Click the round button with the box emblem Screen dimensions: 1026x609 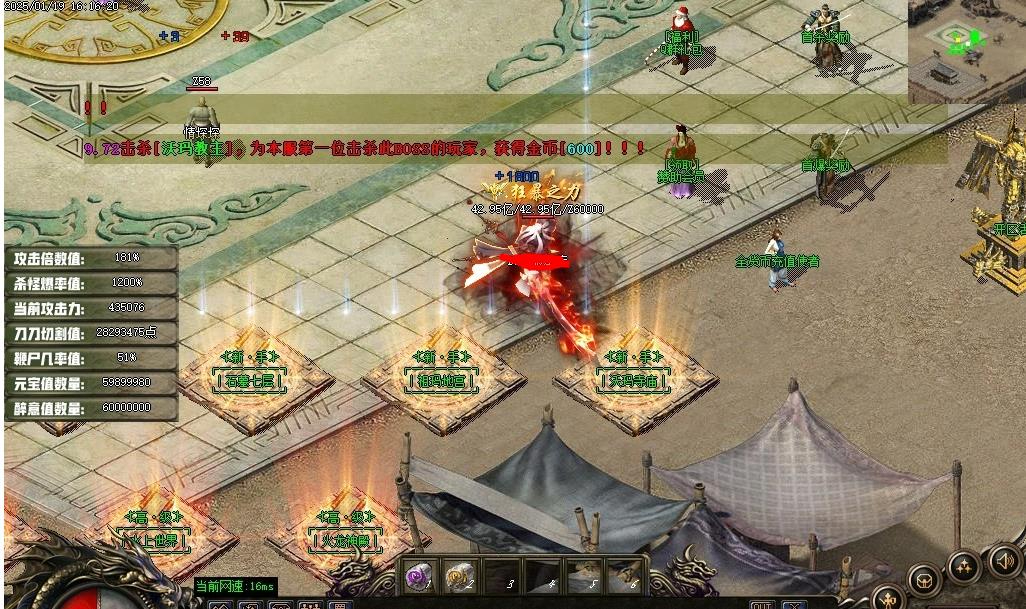tap(924, 579)
